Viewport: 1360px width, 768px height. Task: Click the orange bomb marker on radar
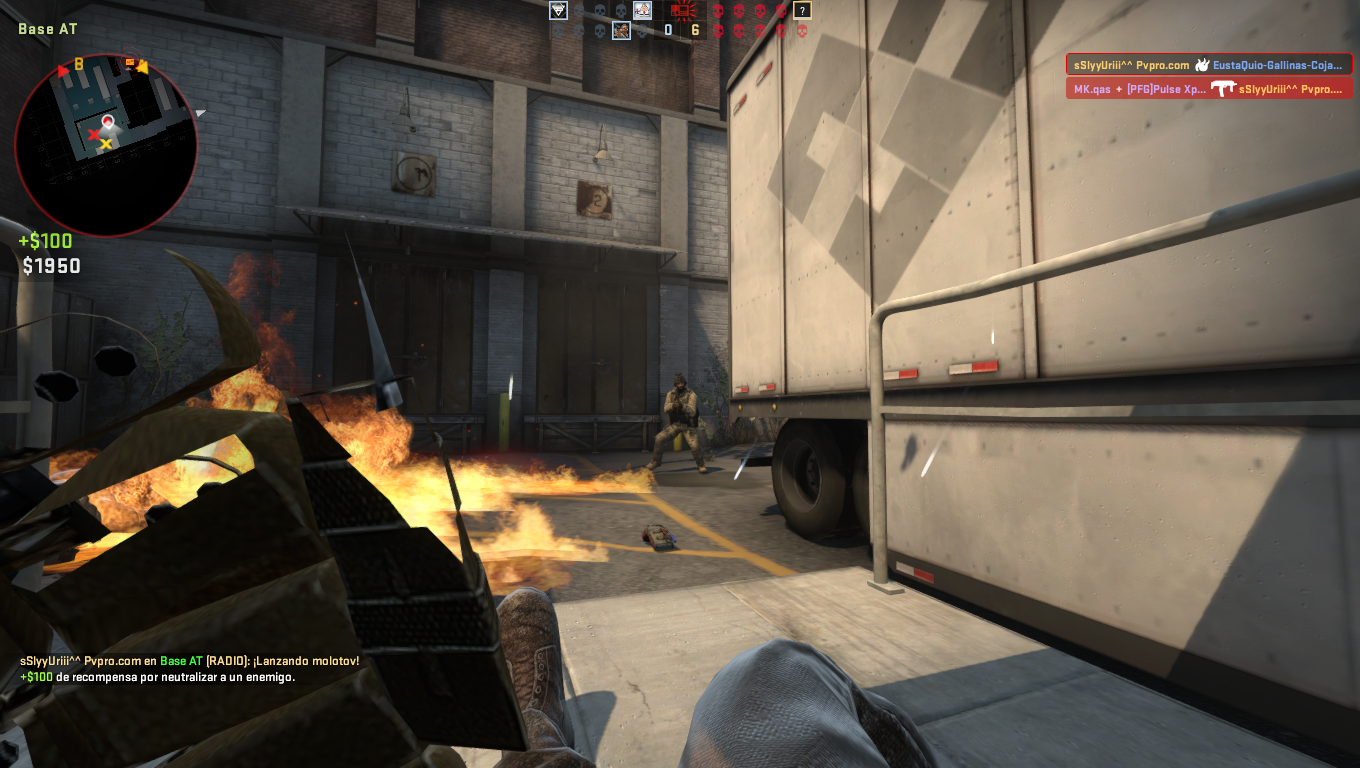[x=130, y=63]
